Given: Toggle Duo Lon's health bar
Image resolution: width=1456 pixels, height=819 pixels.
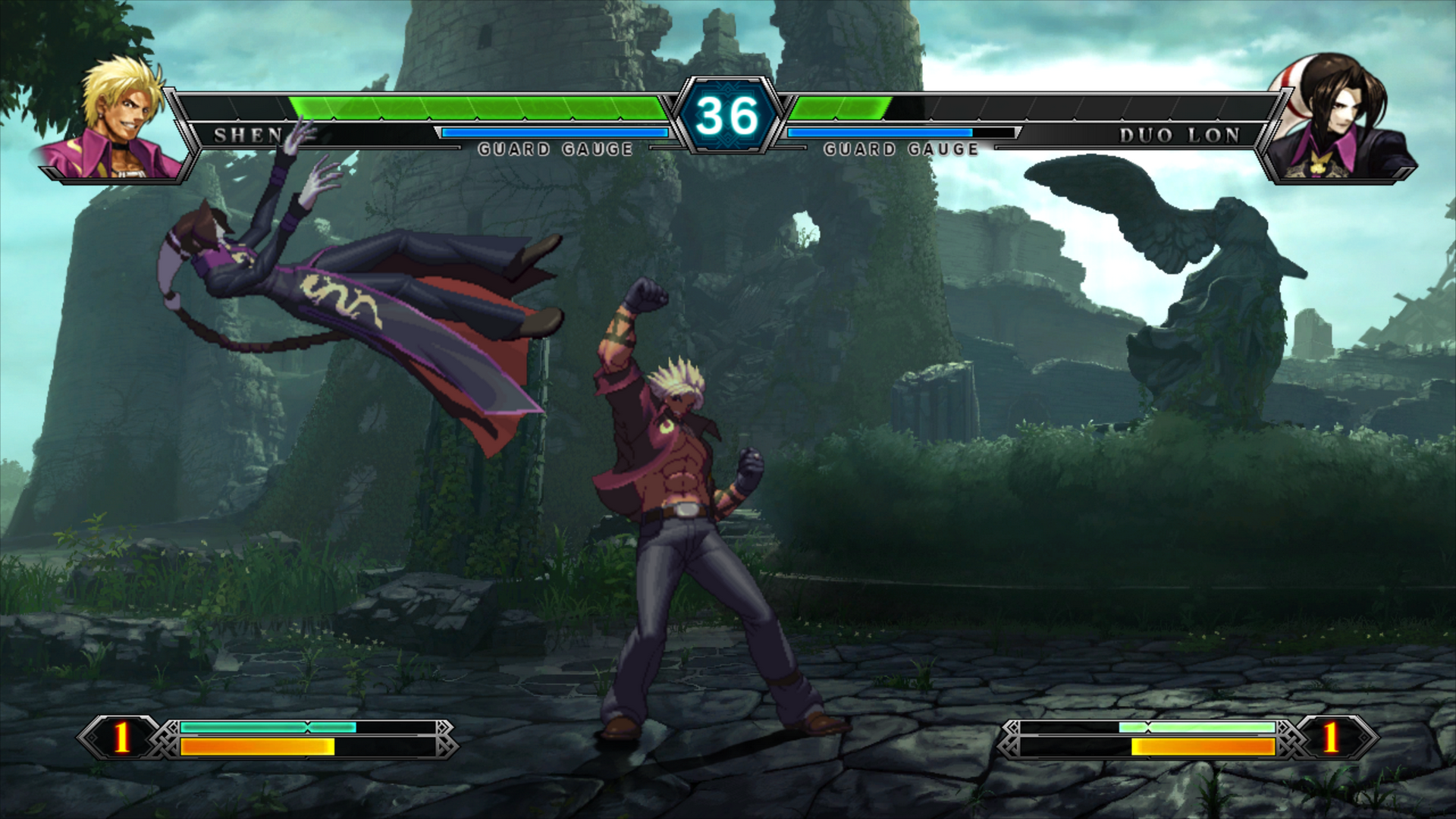Looking at the screenshot, I should pyautogui.click(x=842, y=106).
